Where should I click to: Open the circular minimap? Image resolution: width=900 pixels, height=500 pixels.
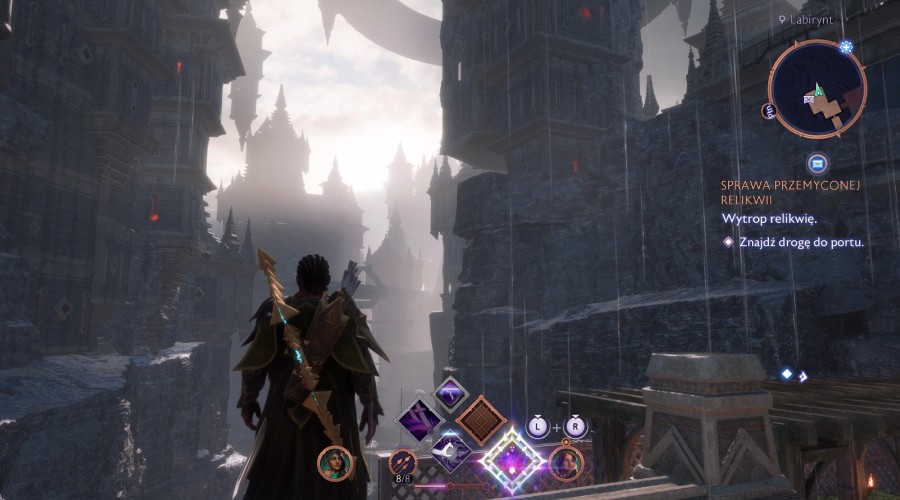tap(817, 90)
